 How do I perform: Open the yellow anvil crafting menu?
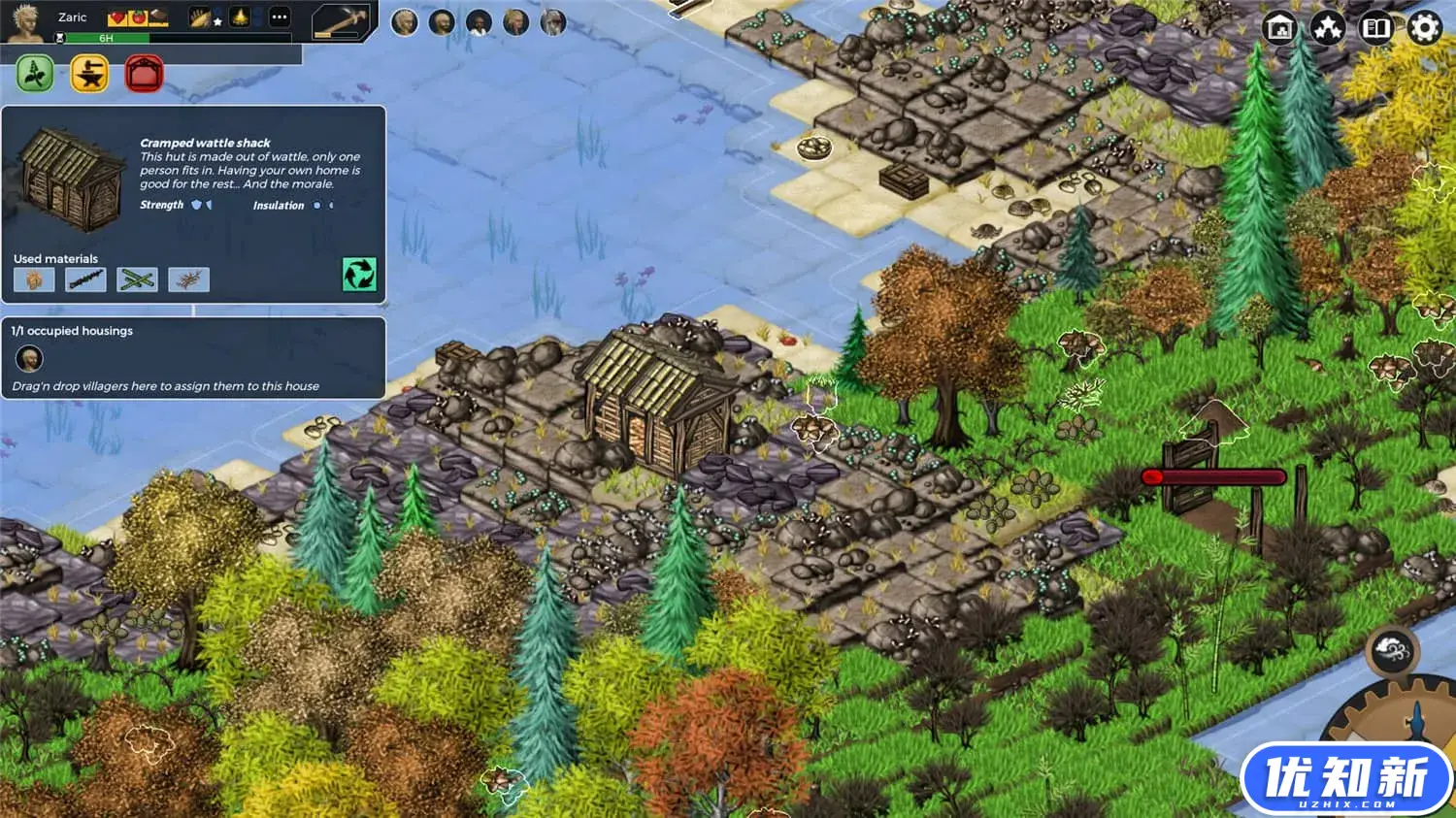(x=90, y=74)
